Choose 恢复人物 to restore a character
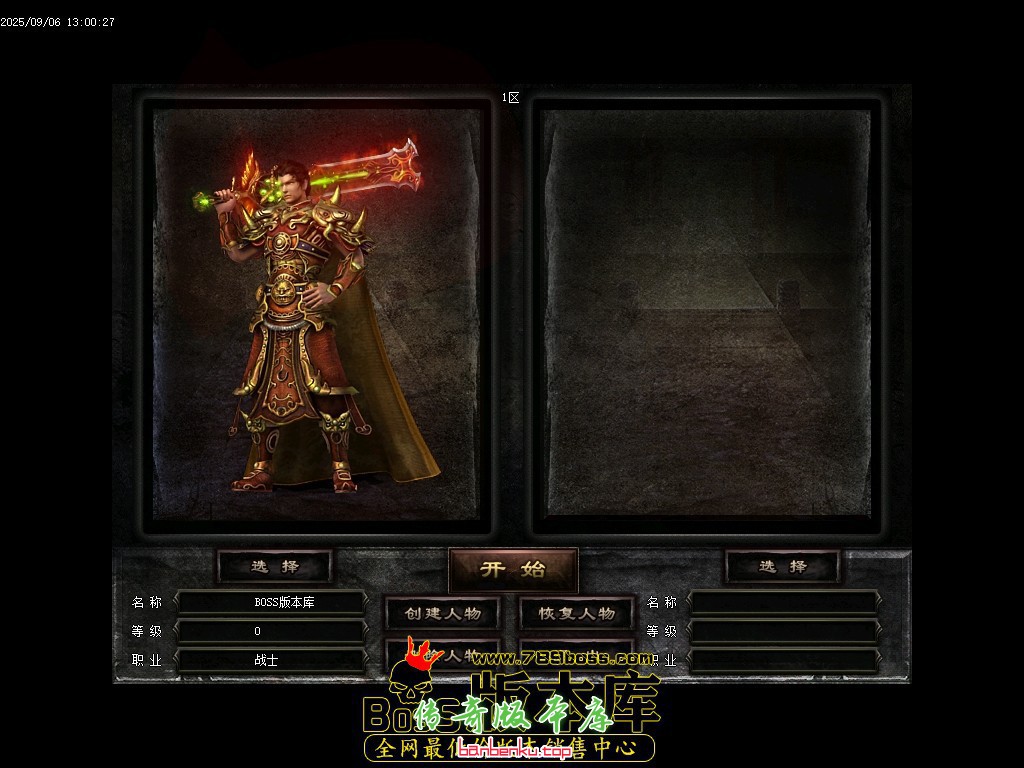This screenshot has height=768, width=1024. click(x=576, y=613)
